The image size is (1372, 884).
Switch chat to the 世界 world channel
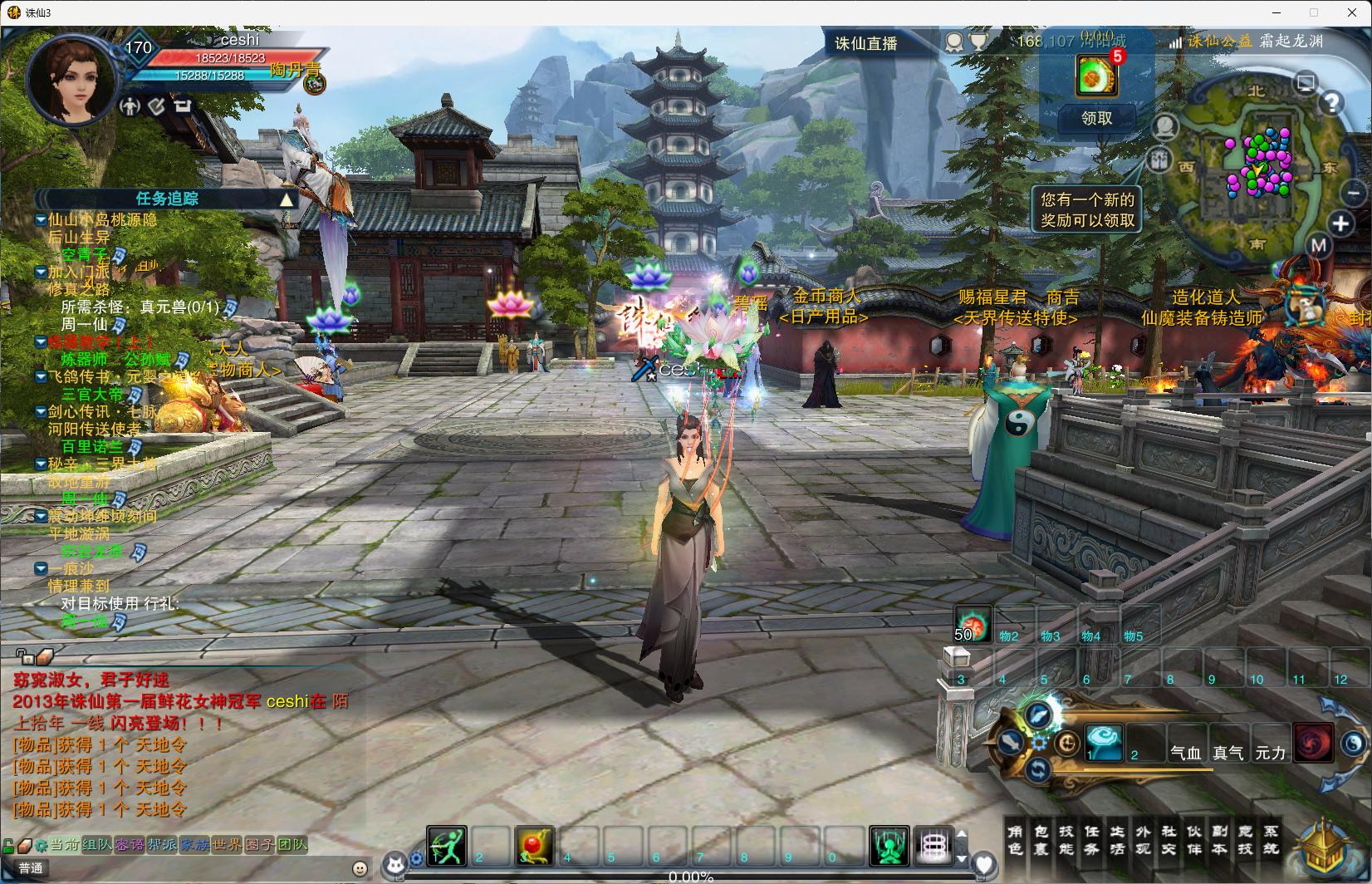(226, 845)
